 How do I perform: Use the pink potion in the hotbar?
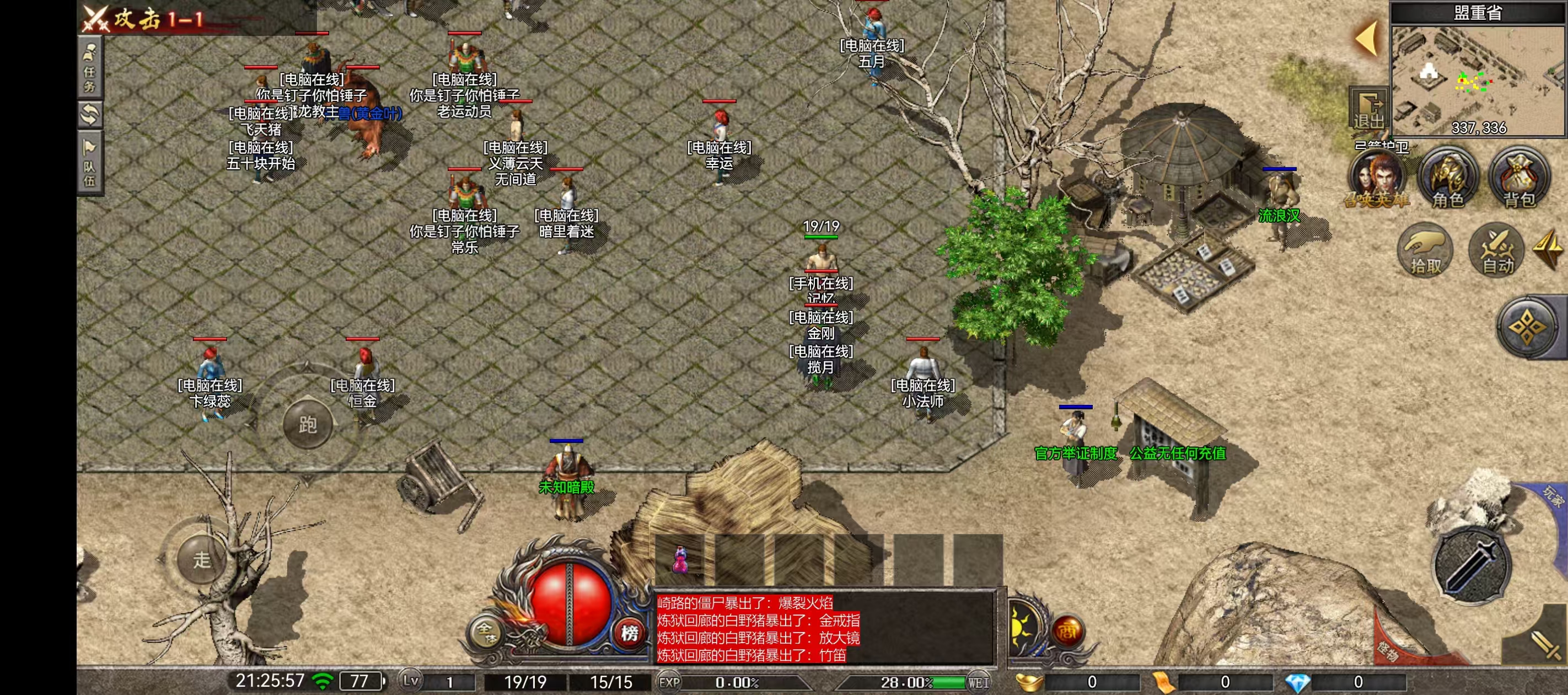pyautogui.click(x=680, y=559)
